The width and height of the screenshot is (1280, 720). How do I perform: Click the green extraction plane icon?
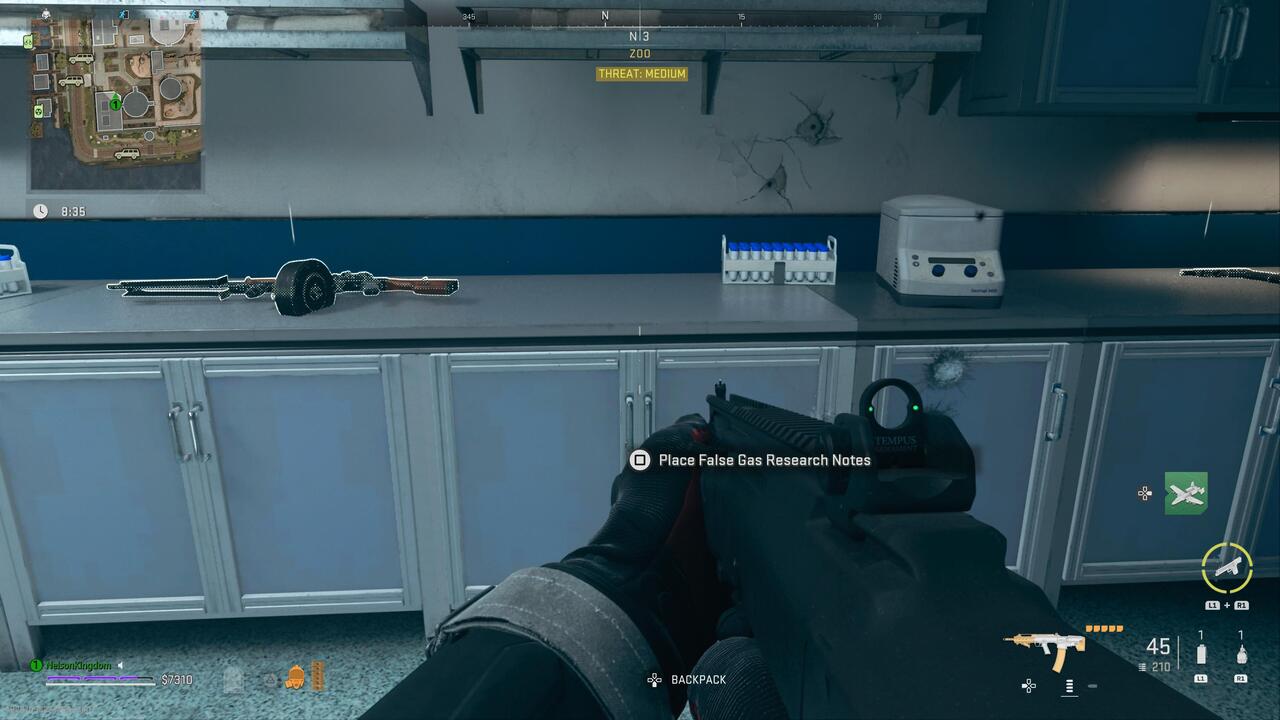point(1188,493)
